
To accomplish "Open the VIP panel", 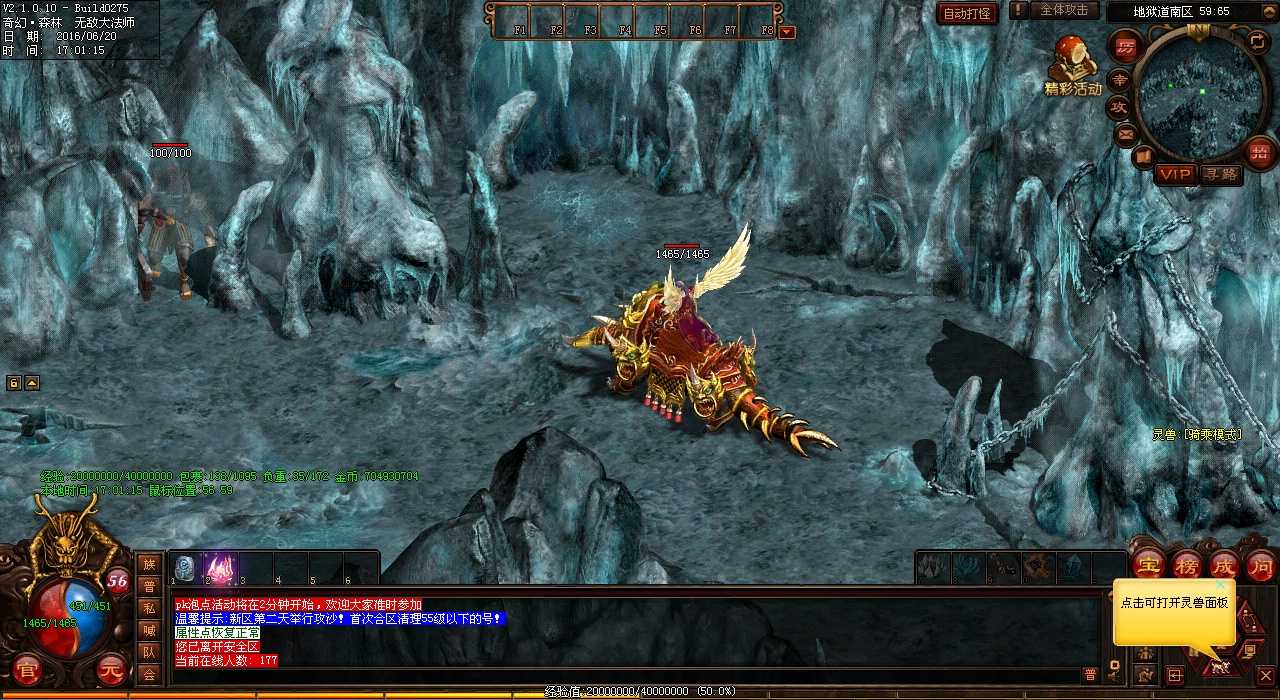I will (x=1176, y=174).
